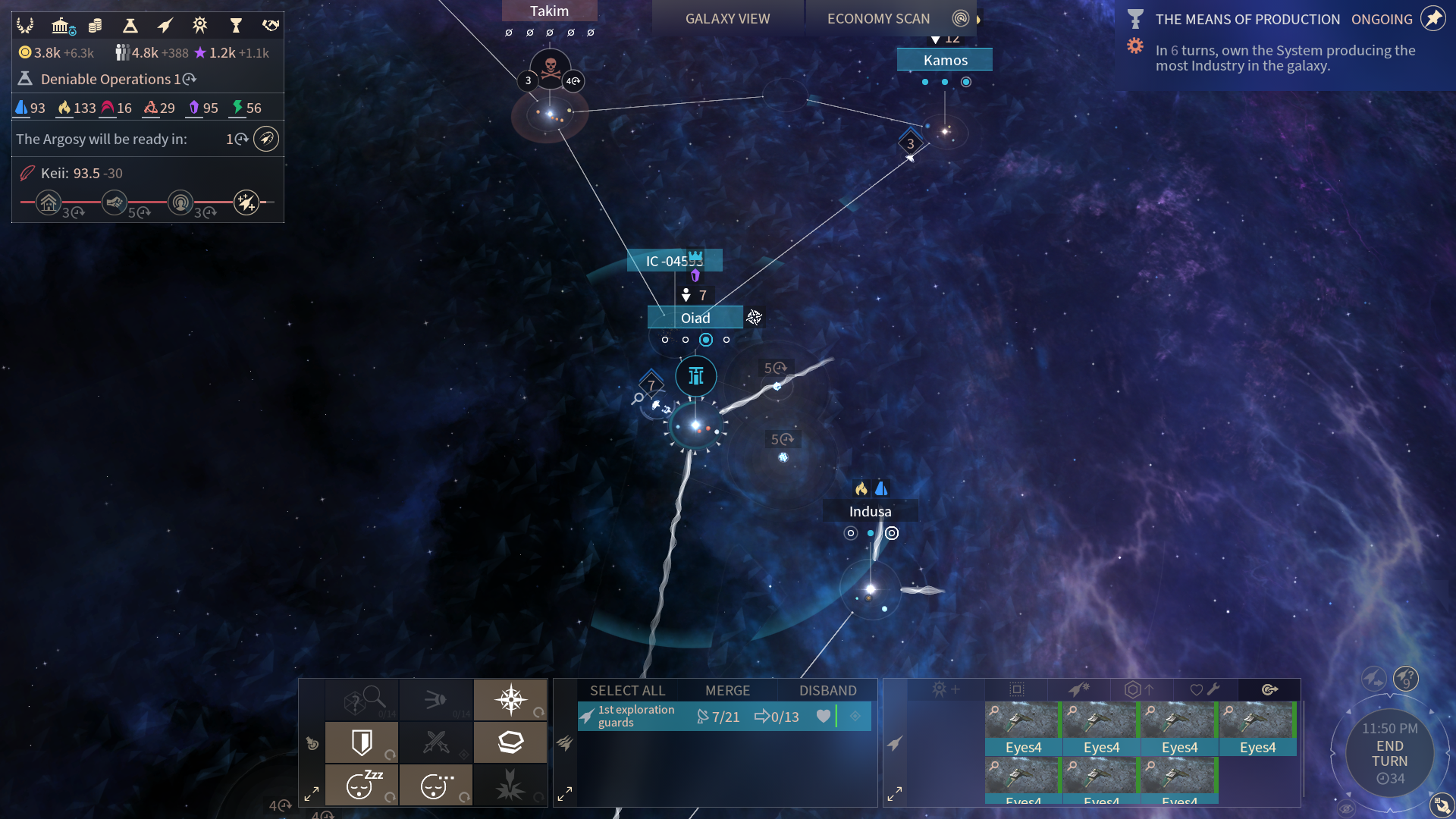Select all ships in fleet
1456x819 pixels.
(x=627, y=690)
